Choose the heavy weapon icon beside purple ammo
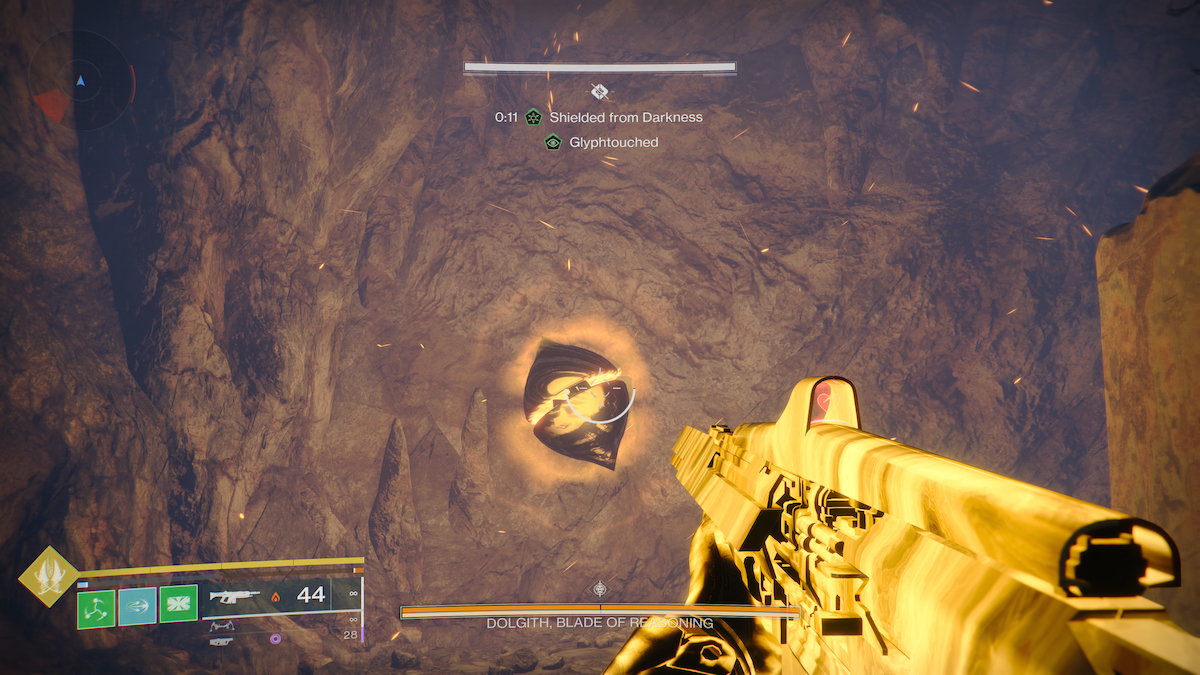The height and width of the screenshot is (675, 1200). point(222,640)
